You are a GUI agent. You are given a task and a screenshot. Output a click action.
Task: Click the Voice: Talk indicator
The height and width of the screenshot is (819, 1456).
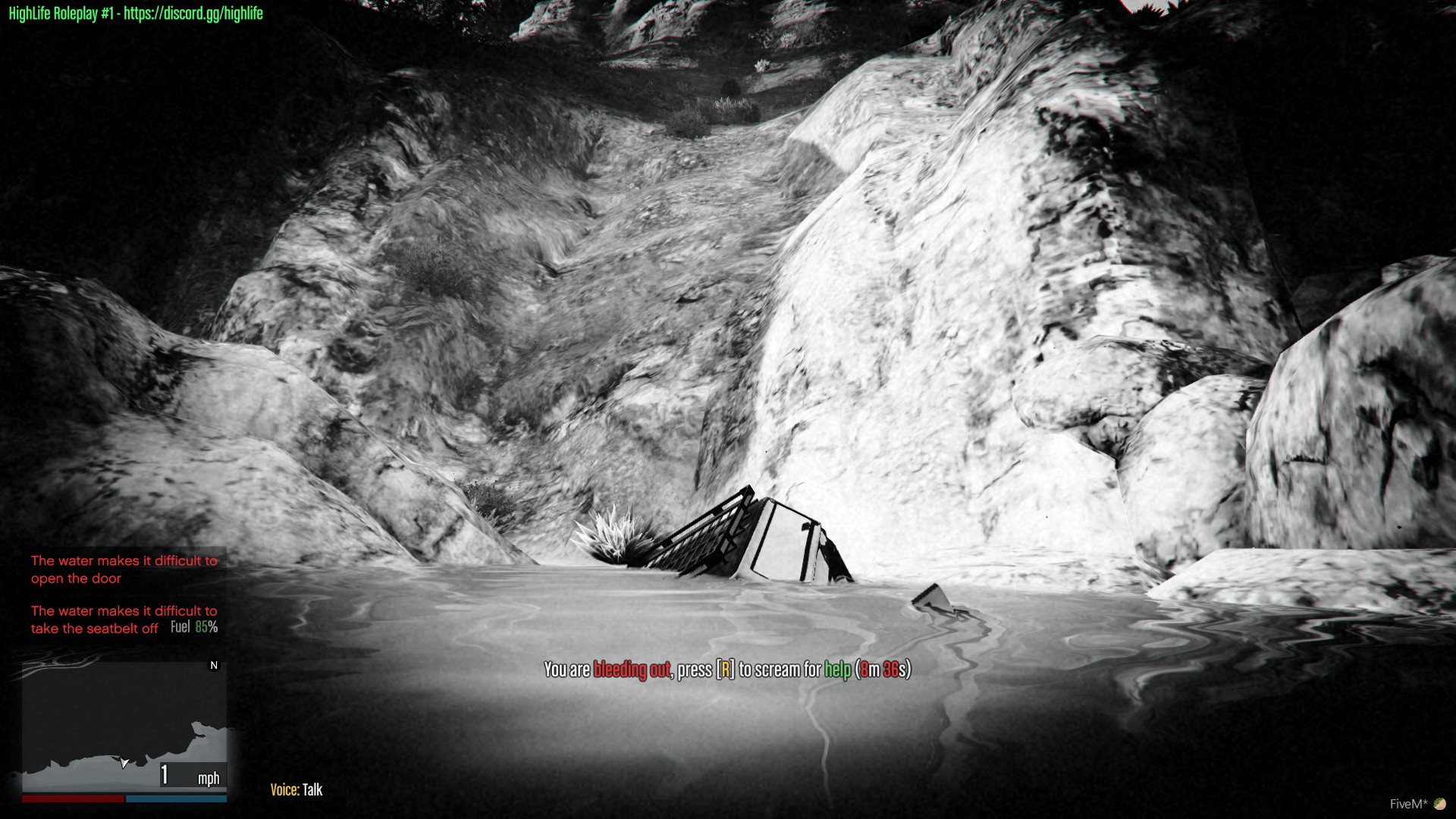tap(297, 789)
